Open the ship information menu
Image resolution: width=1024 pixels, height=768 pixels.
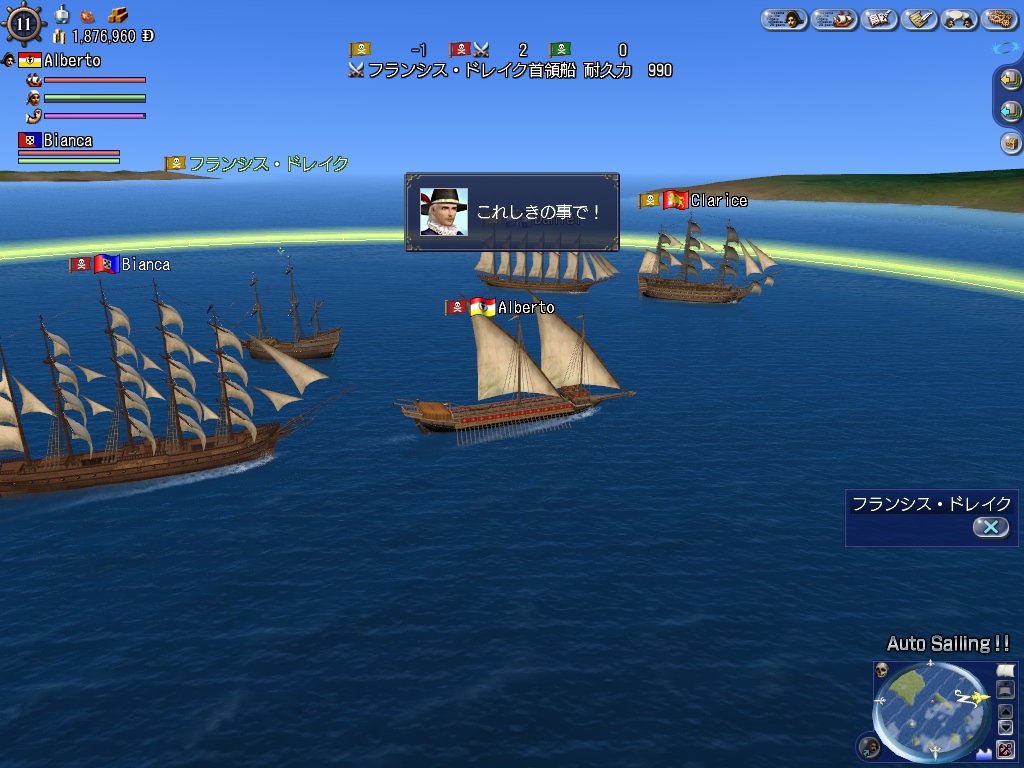[x=833, y=19]
